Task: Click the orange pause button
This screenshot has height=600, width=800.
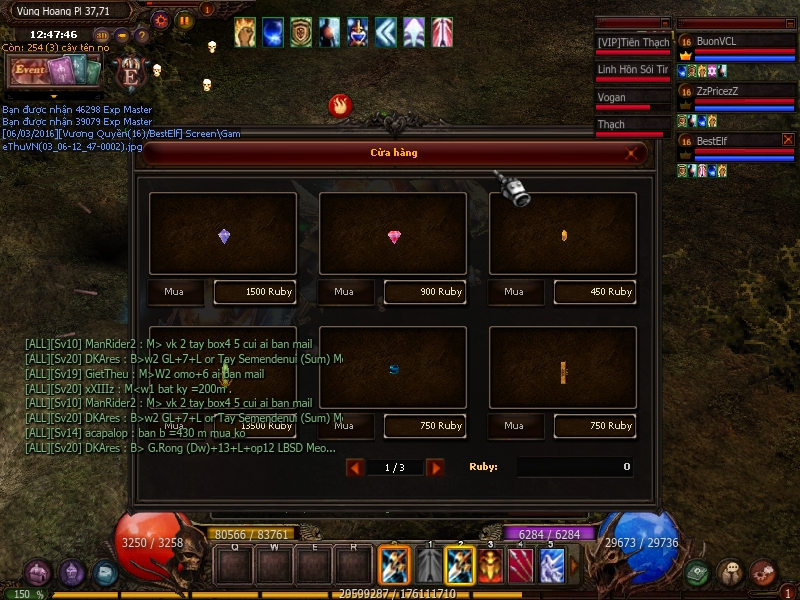Action: [x=185, y=19]
